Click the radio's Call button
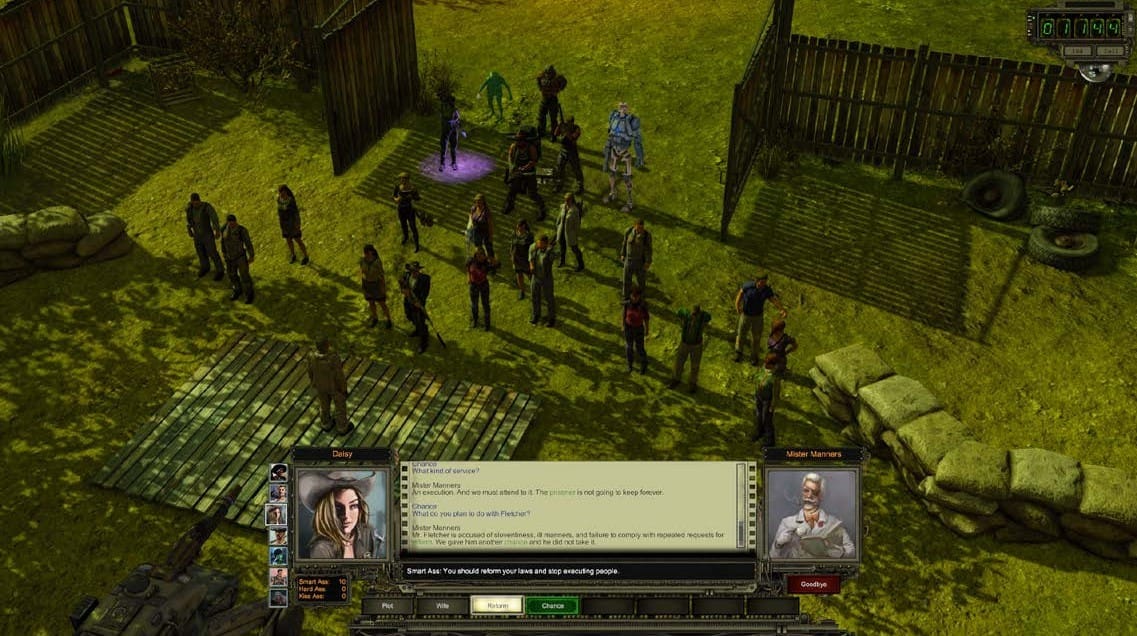The width and height of the screenshot is (1137, 636). click(x=1110, y=50)
